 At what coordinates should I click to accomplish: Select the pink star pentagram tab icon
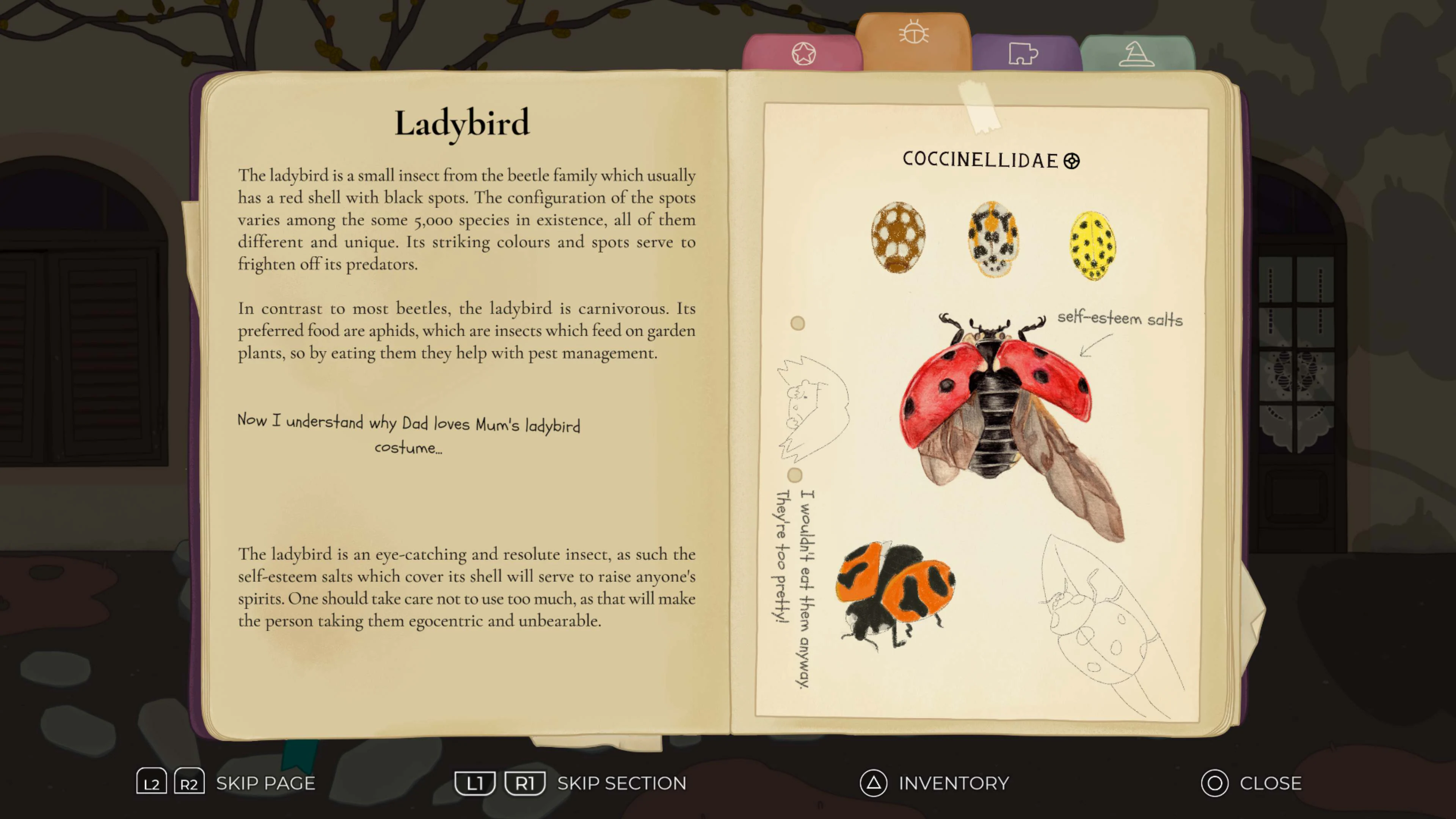[804, 53]
